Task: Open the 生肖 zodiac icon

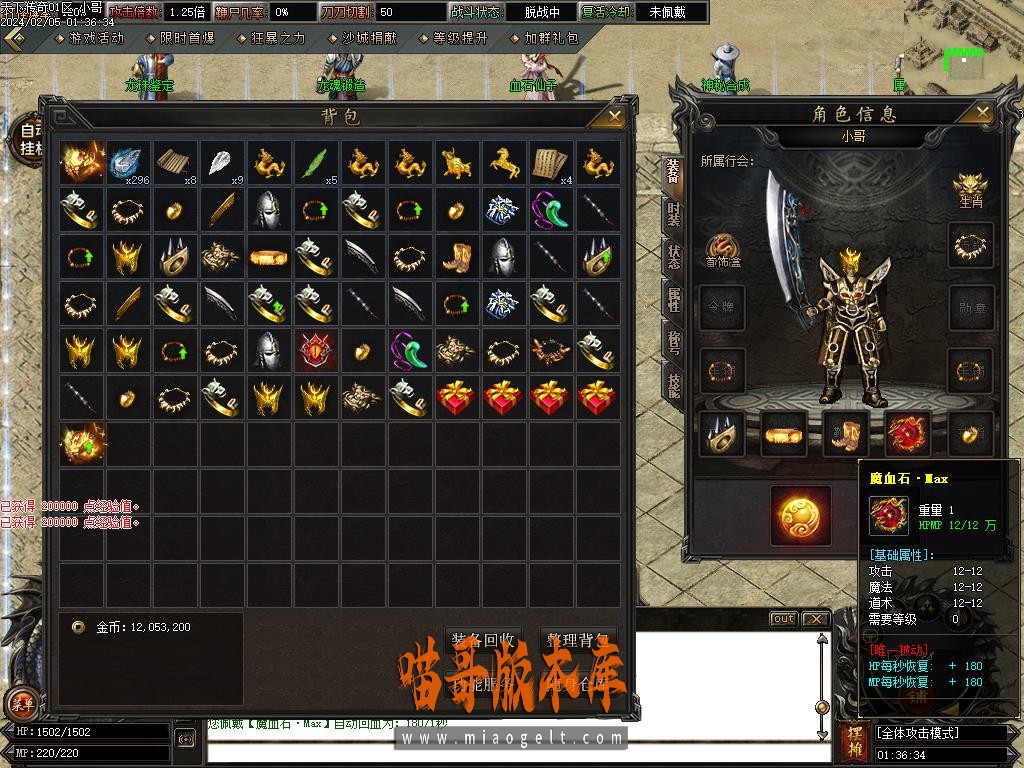Action: 969,188
